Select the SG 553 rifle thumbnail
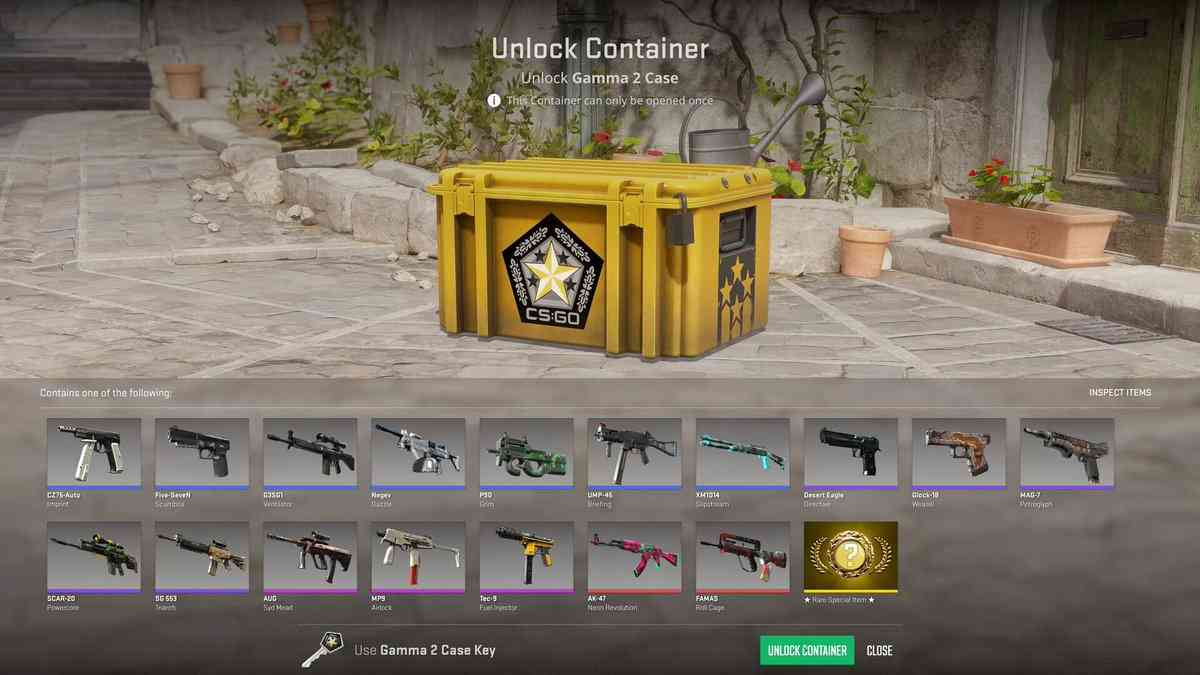This screenshot has height=675, width=1200. pyautogui.click(x=202, y=557)
